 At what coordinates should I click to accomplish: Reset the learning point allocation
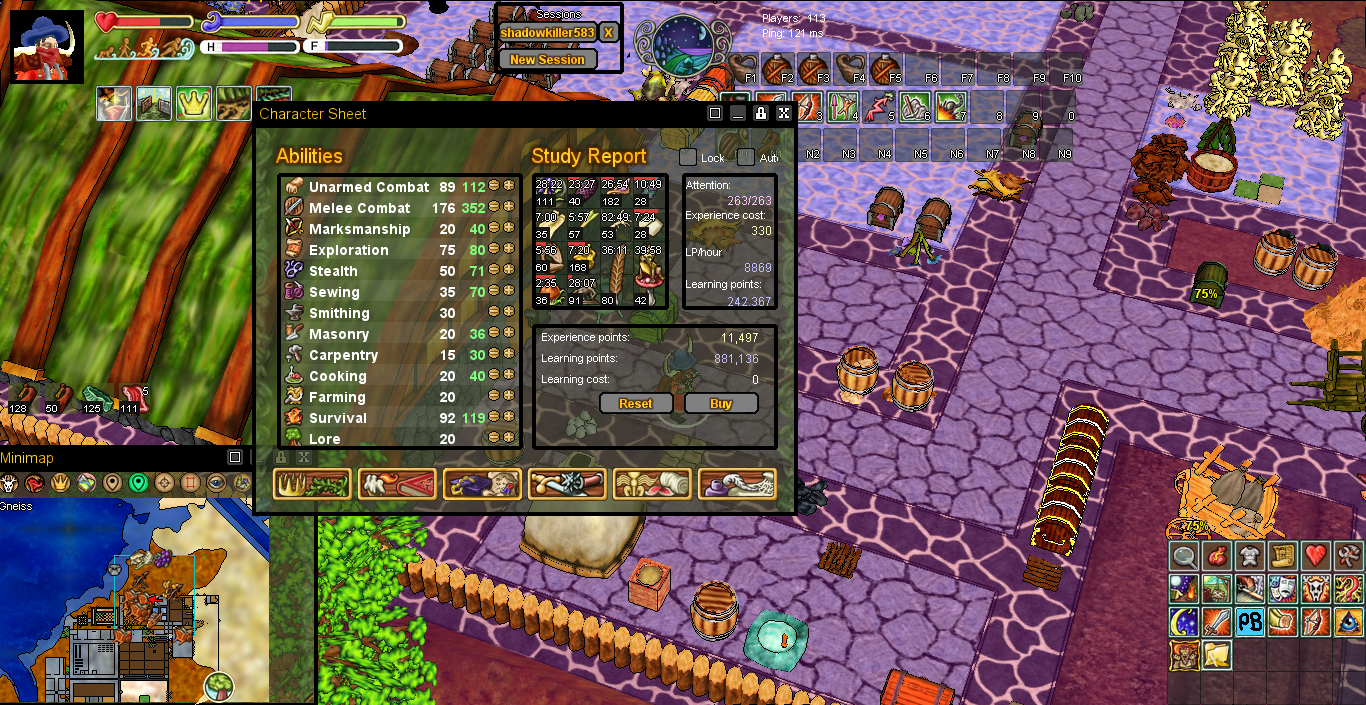pos(635,404)
